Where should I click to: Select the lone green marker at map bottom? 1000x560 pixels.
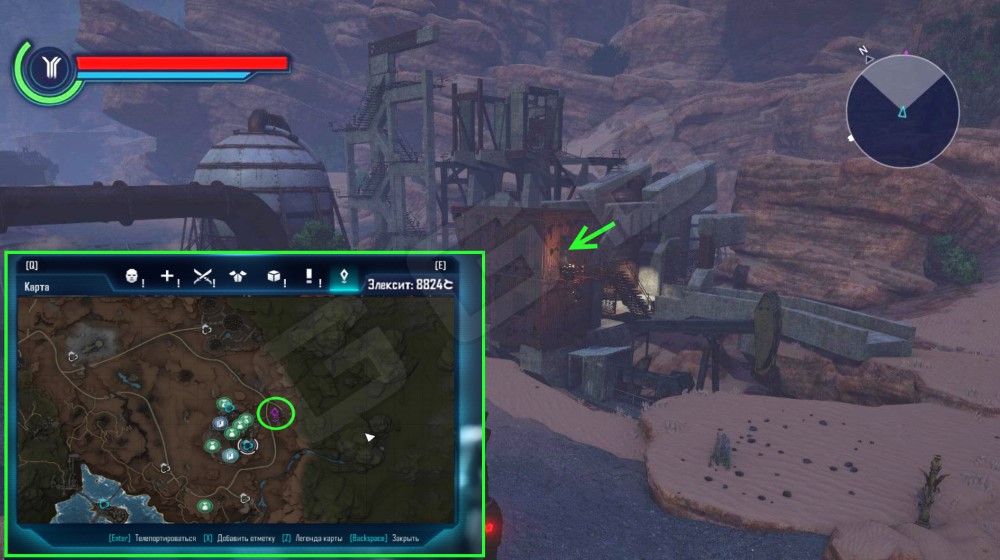(204, 505)
